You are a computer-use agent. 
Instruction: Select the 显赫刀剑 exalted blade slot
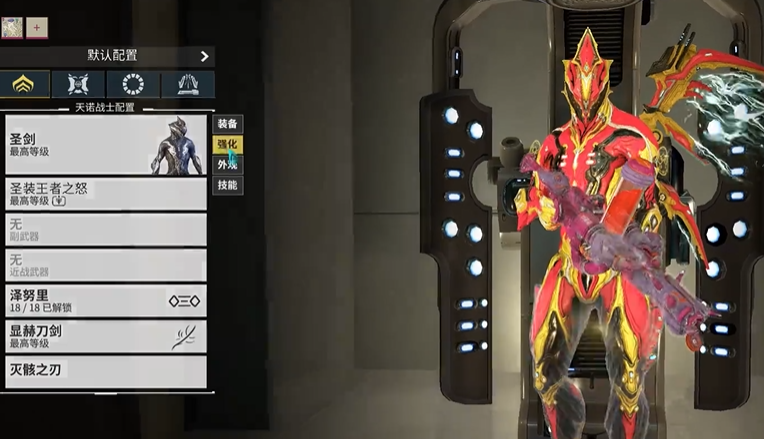pyautogui.click(x=105, y=336)
